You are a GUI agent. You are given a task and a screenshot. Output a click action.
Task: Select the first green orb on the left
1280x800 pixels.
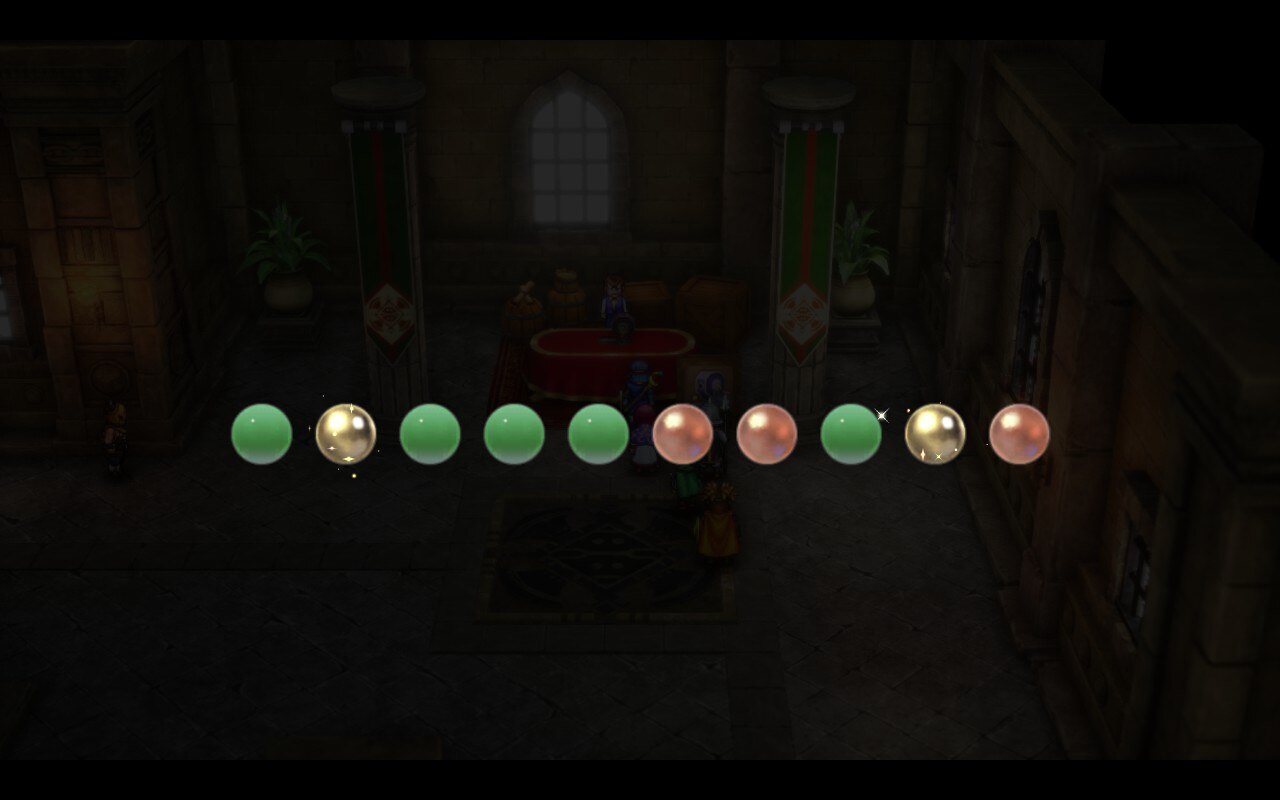tap(261, 435)
